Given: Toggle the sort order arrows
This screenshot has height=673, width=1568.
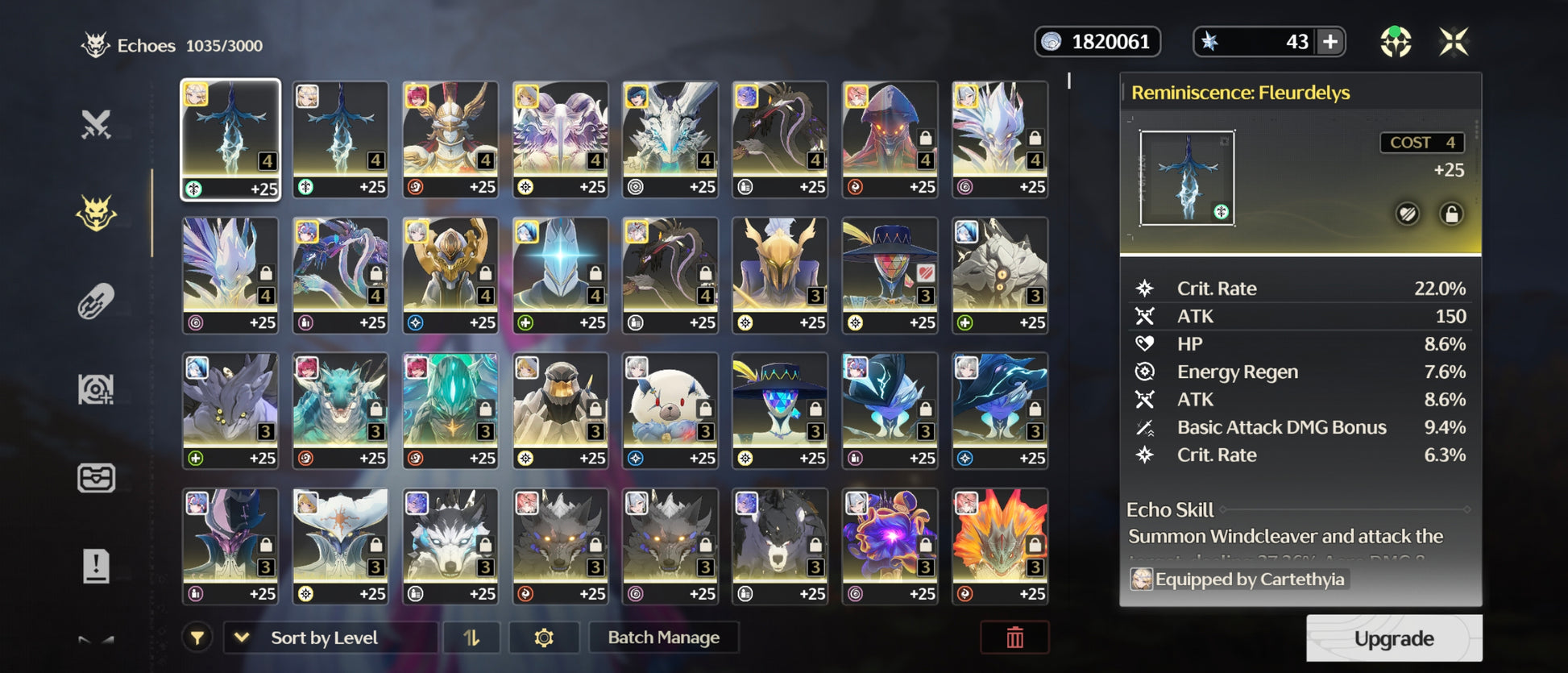Looking at the screenshot, I should [471, 638].
